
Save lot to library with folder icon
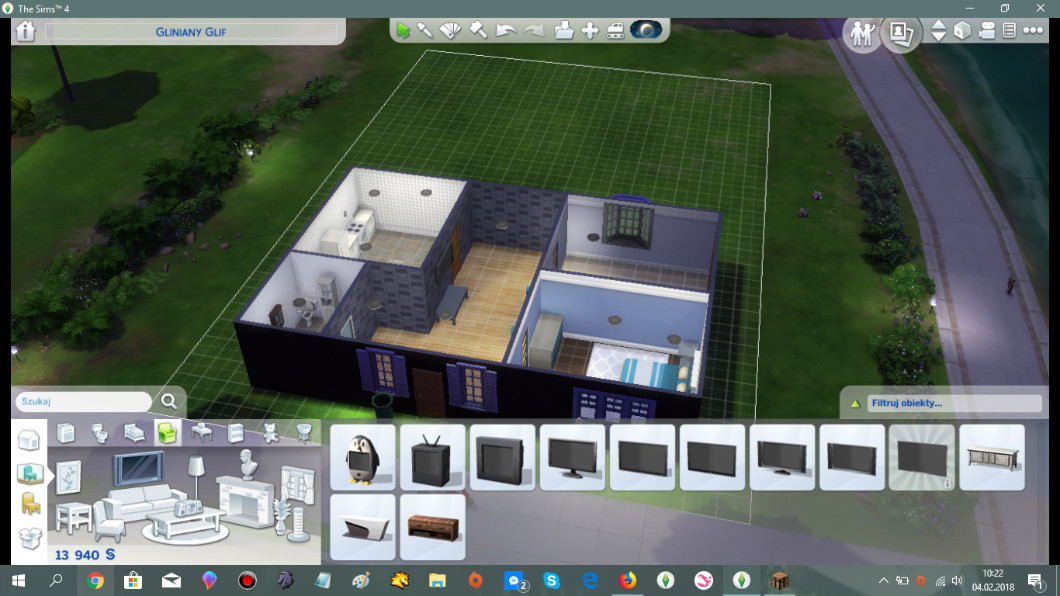pos(563,30)
